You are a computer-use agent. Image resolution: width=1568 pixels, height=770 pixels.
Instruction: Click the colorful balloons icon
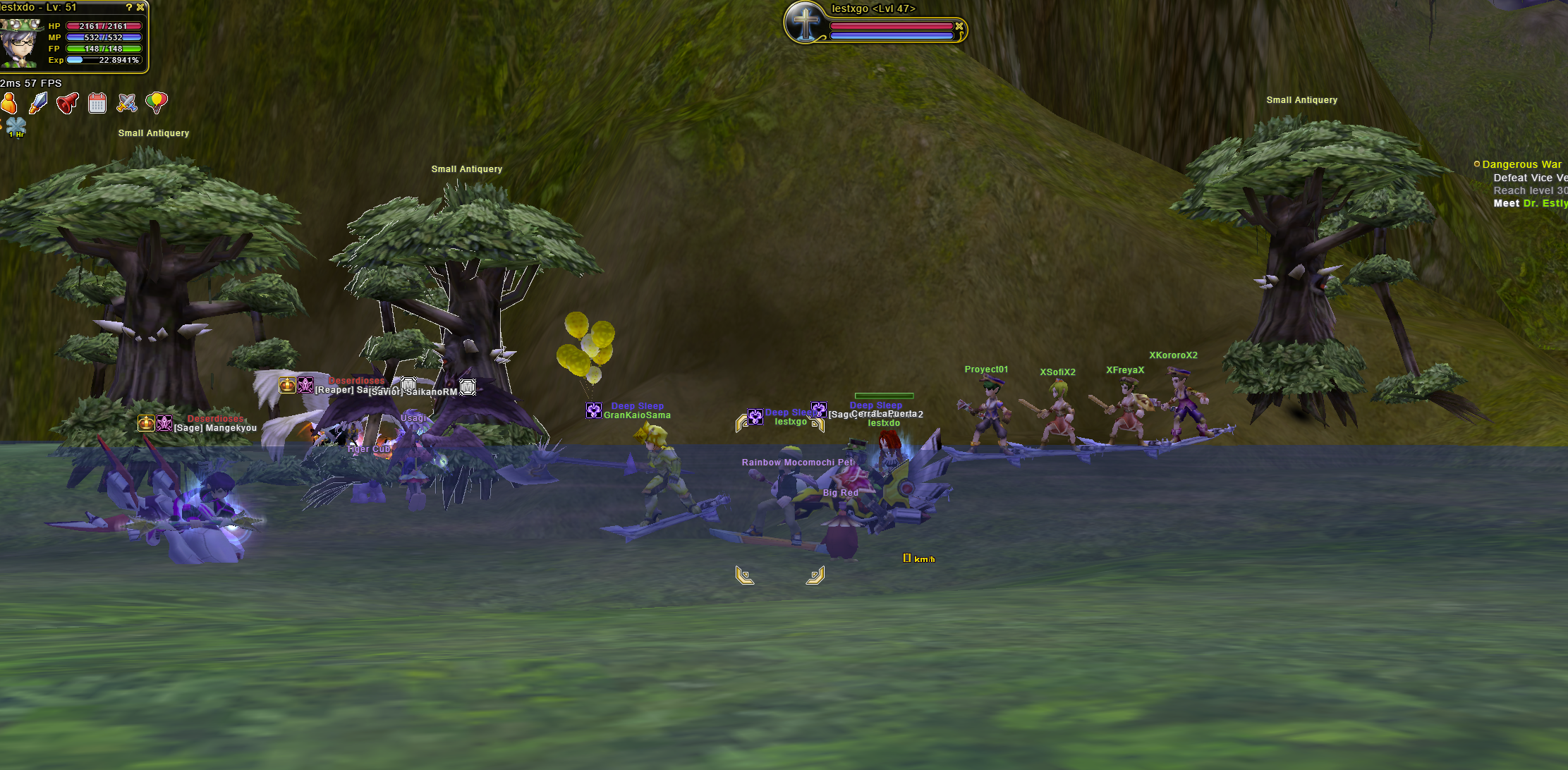click(x=156, y=103)
